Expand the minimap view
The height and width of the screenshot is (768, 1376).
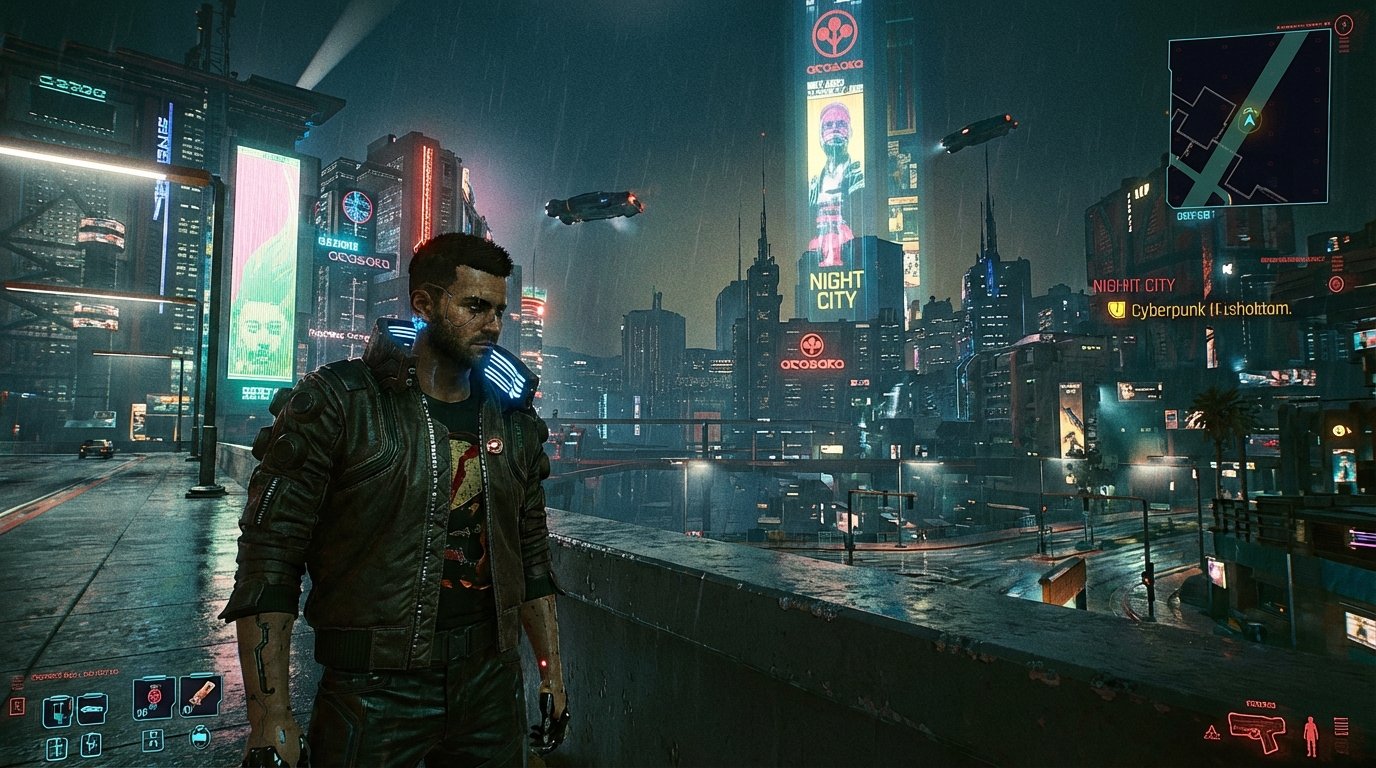[1249, 120]
